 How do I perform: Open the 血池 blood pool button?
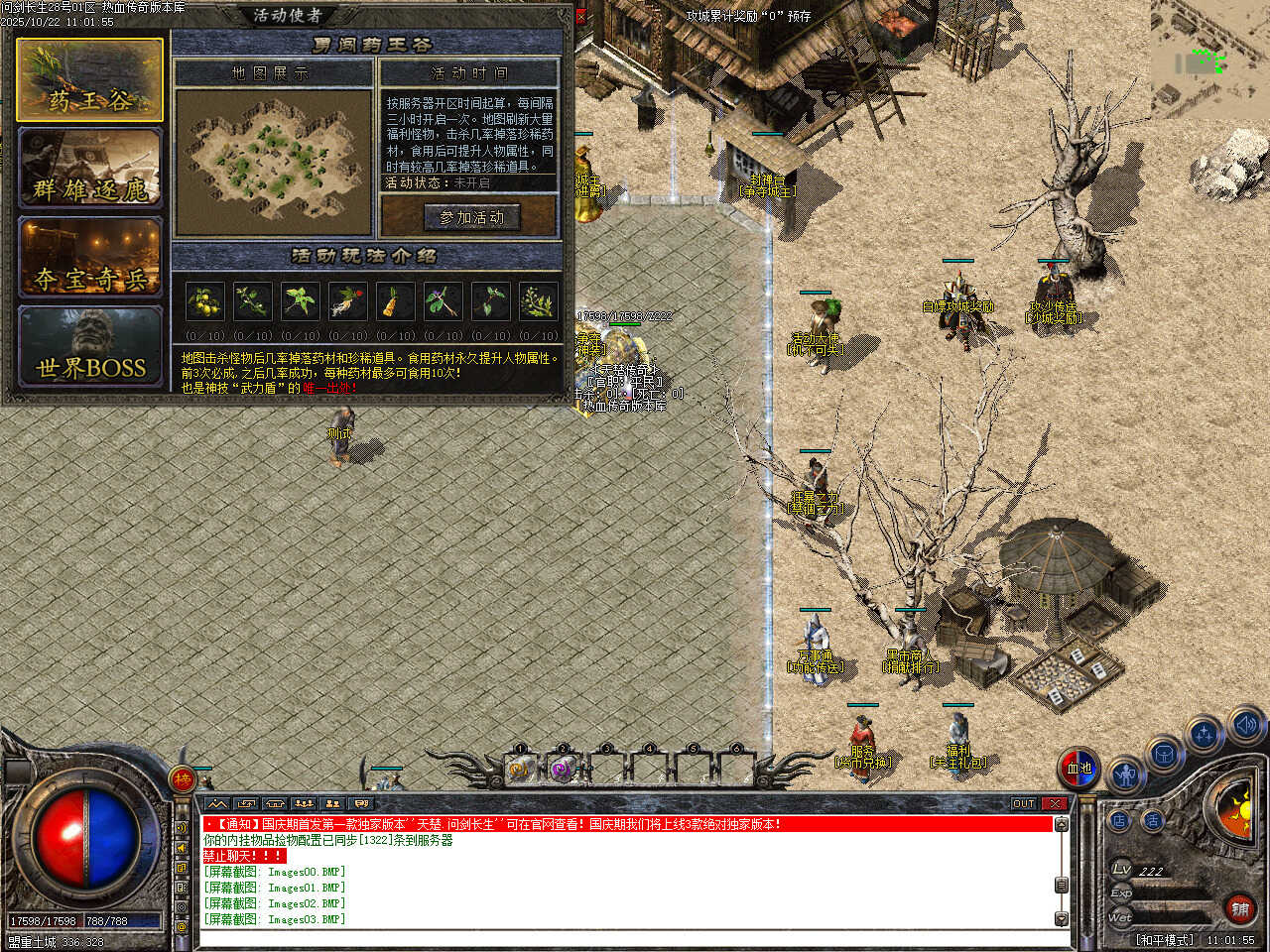pos(1079,768)
